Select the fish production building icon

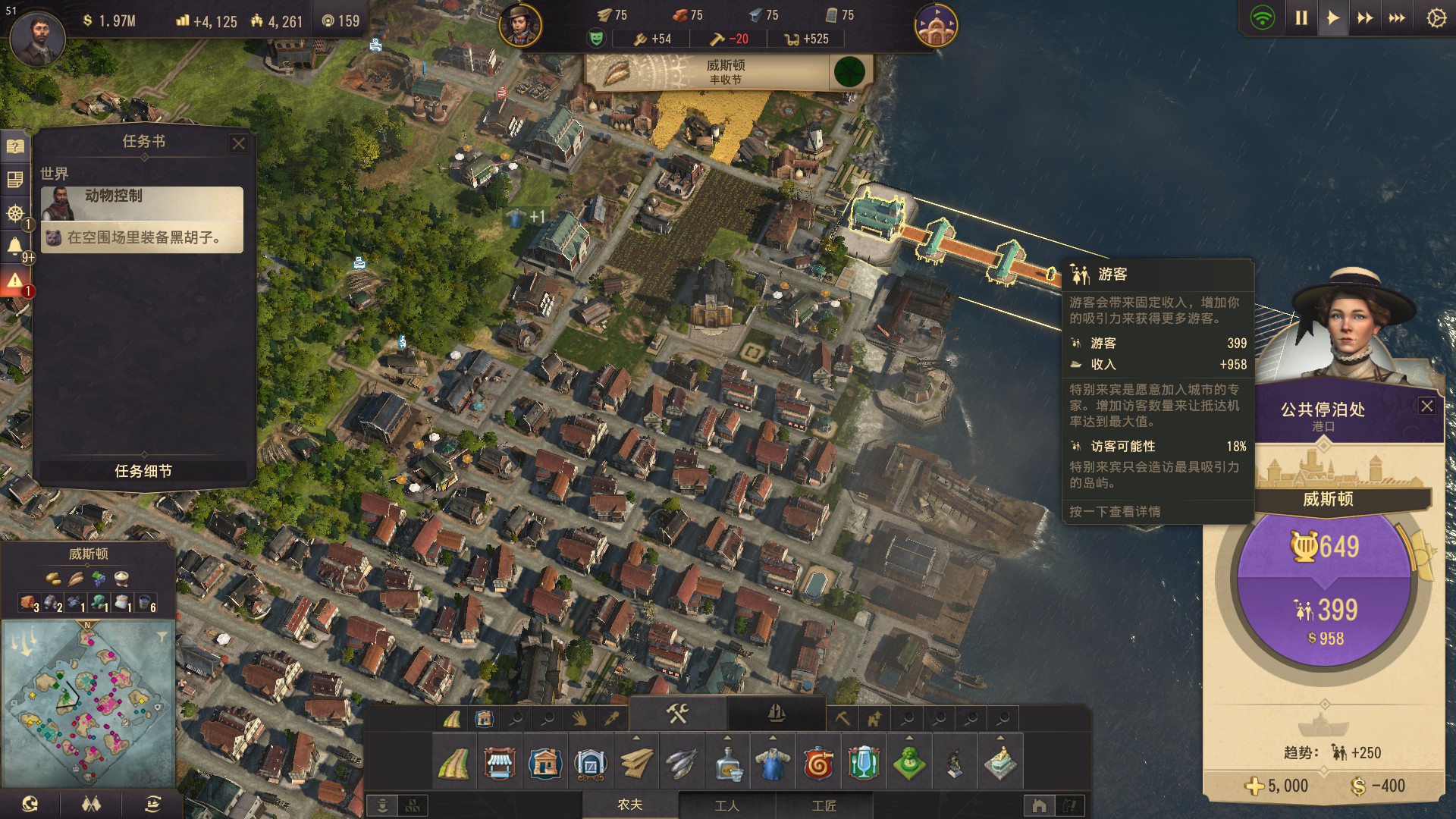(681, 763)
